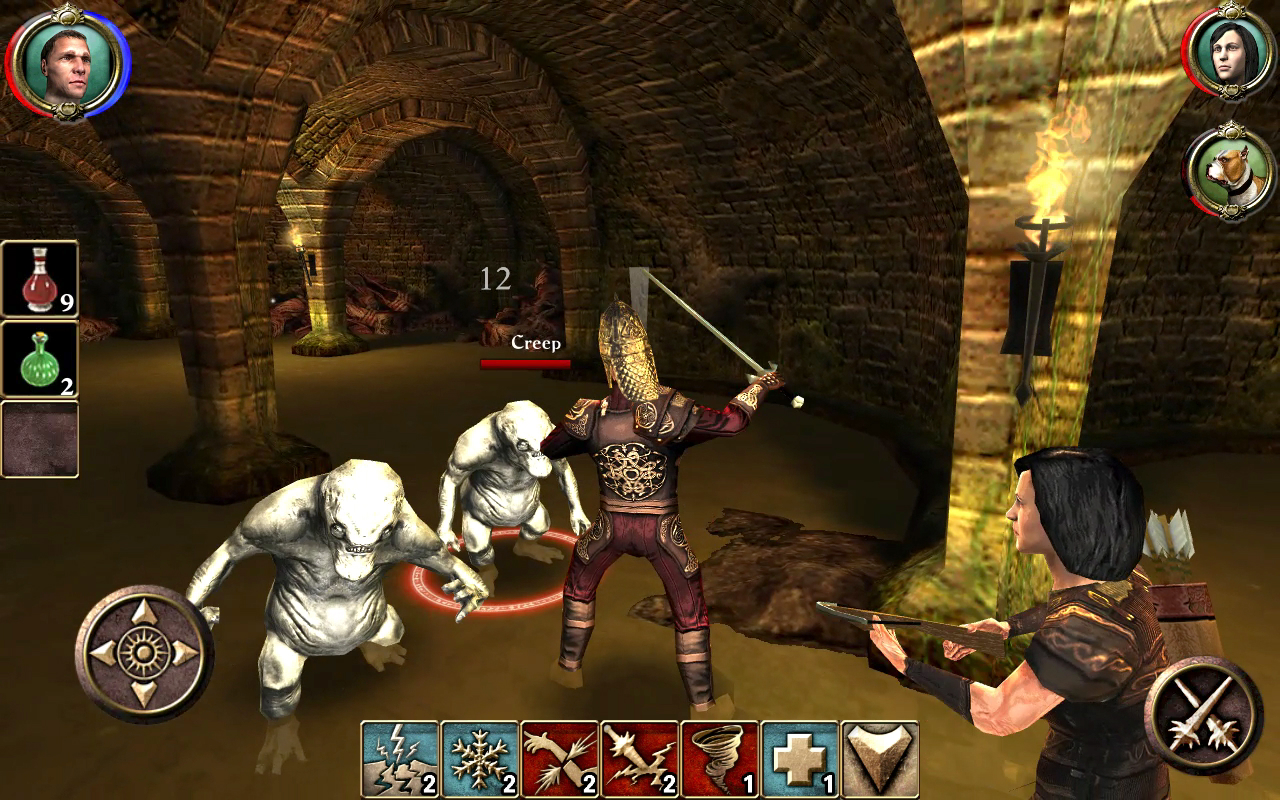The image size is (1280, 800).
Task: Use a red health potion
Action: tap(40, 279)
